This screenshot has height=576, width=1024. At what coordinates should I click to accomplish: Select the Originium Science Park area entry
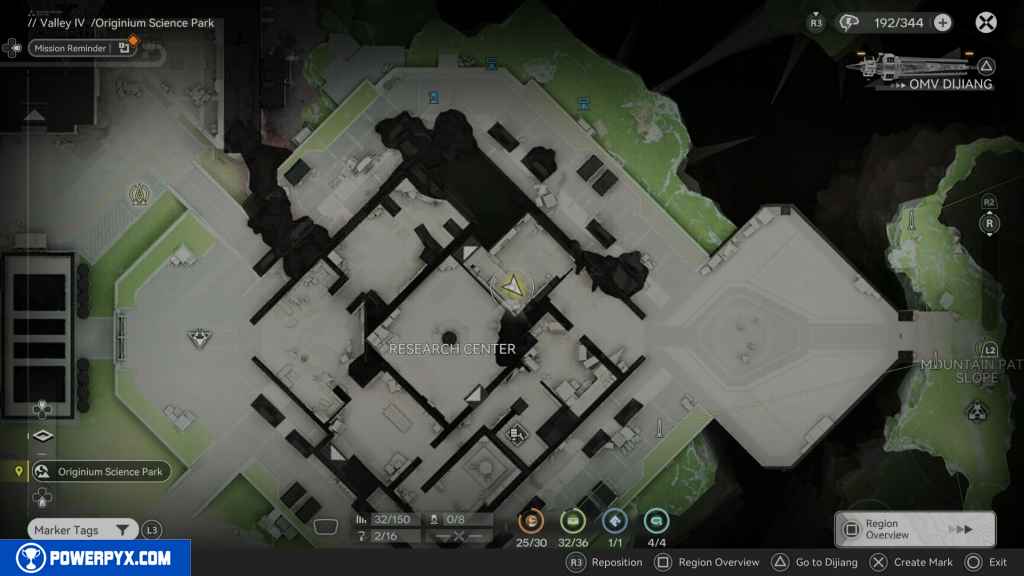point(101,472)
